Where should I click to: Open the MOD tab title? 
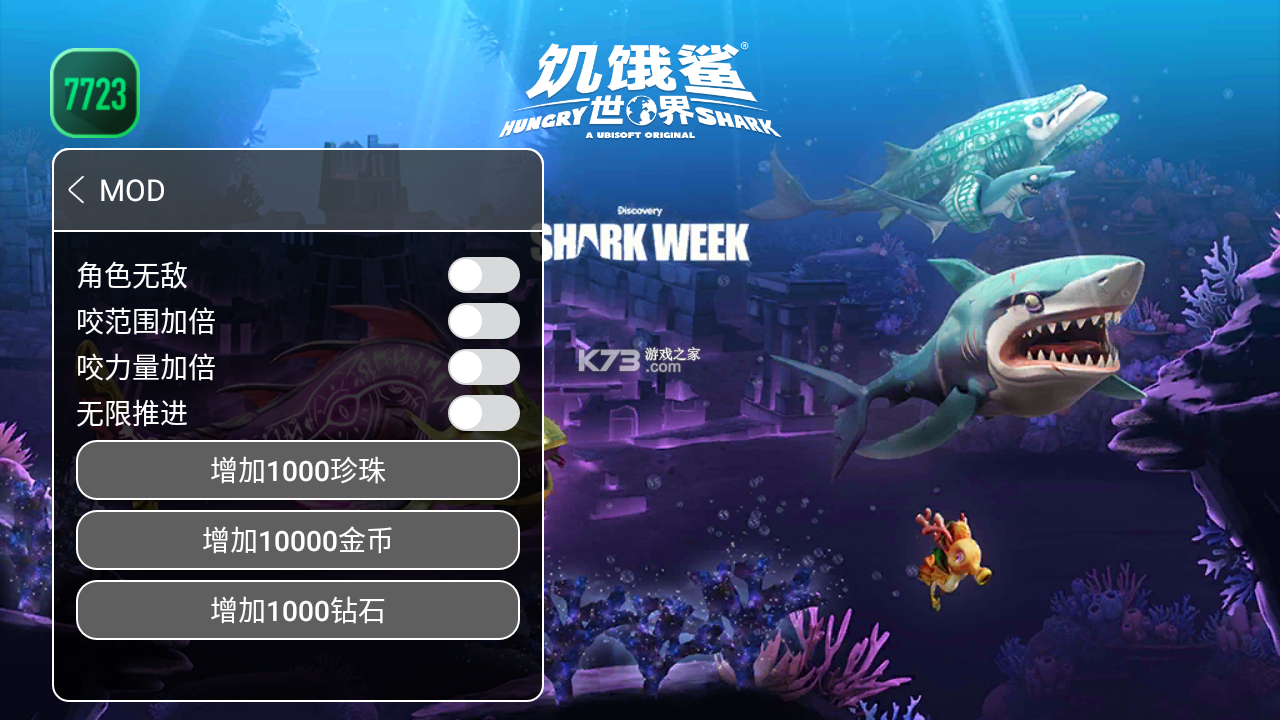(x=133, y=190)
